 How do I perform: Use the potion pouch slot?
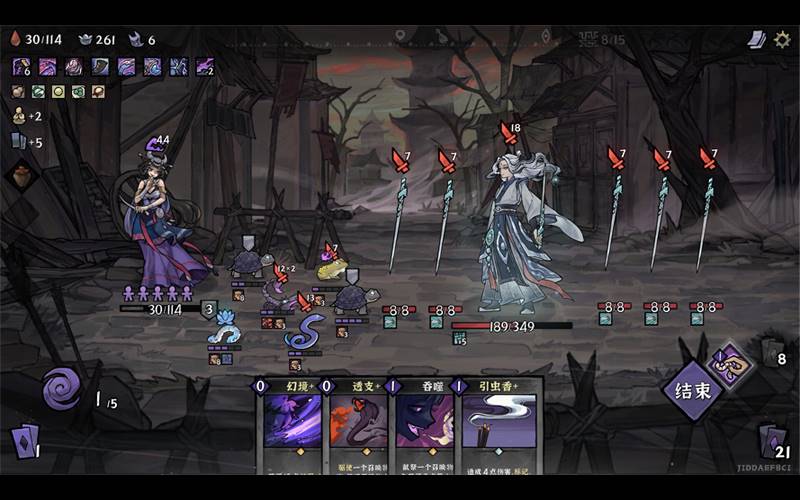pos(22,176)
